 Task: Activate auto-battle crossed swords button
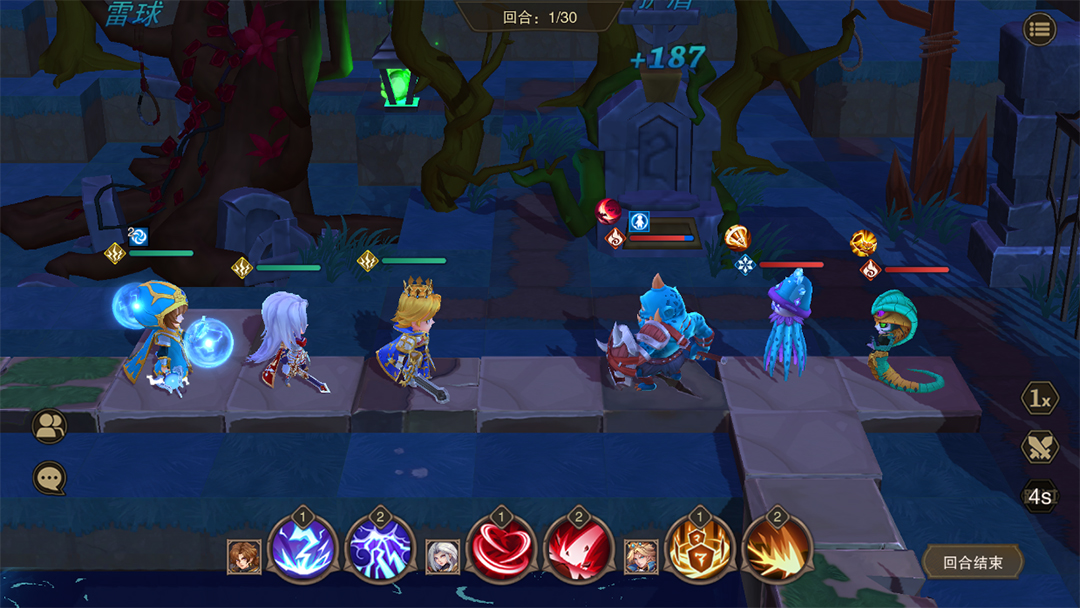(1040, 447)
